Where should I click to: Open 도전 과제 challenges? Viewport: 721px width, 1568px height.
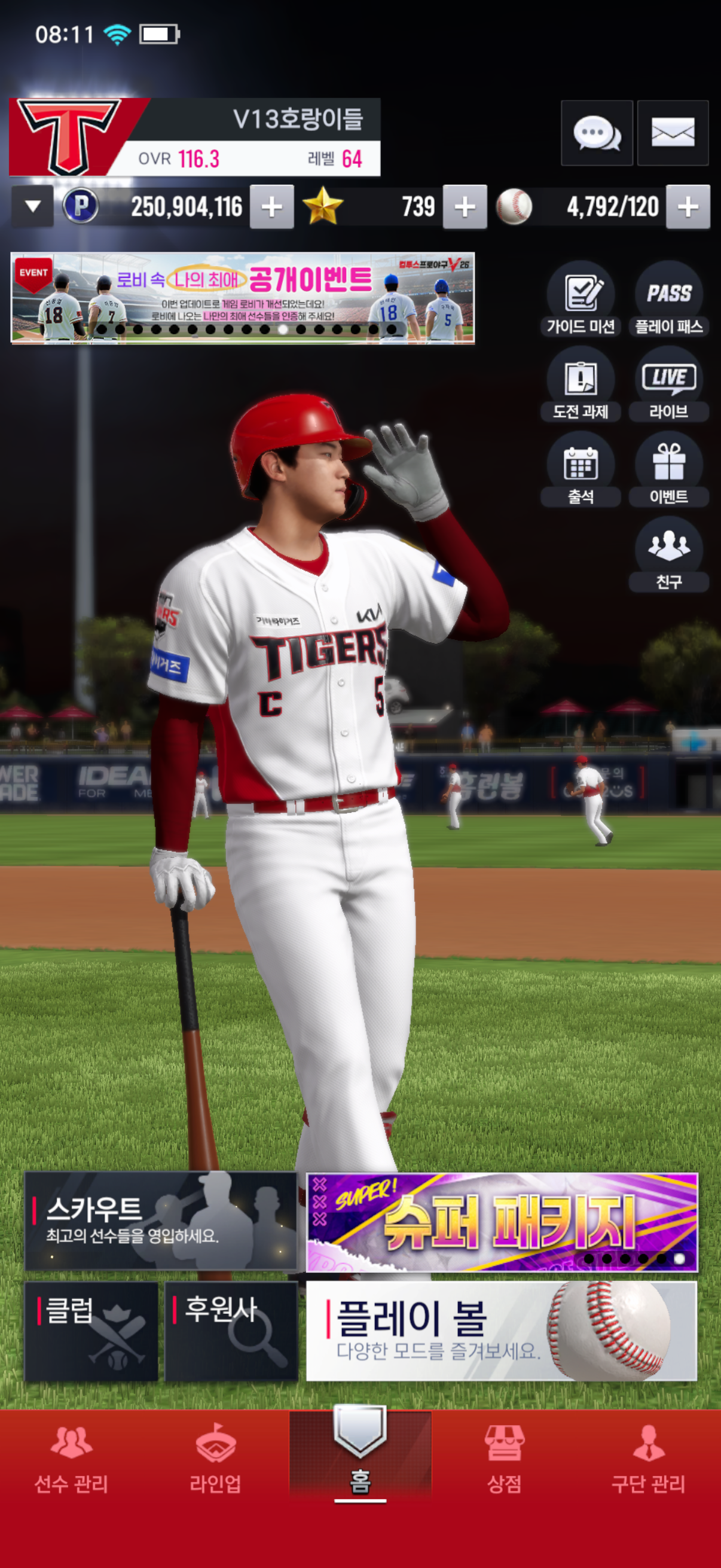point(581,384)
